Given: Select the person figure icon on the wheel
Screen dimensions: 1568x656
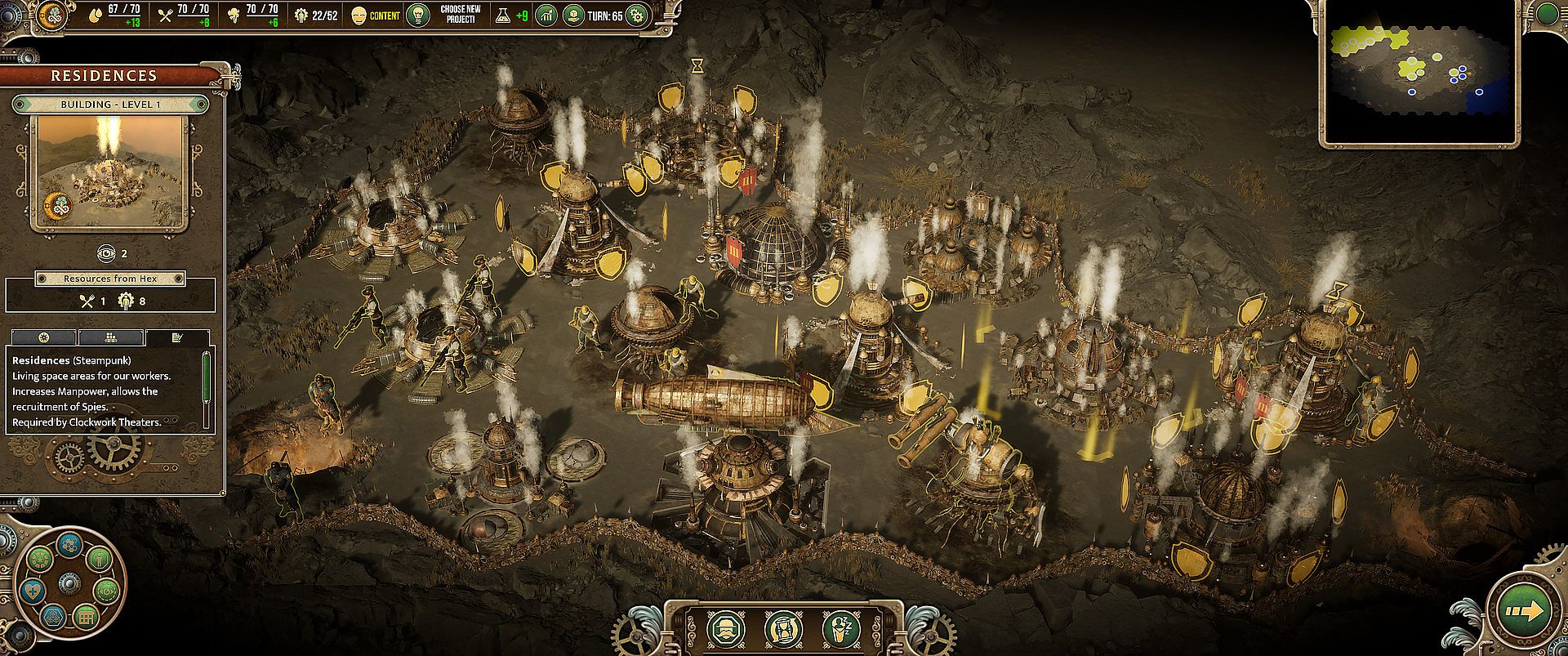Looking at the screenshot, I should click(100, 560).
